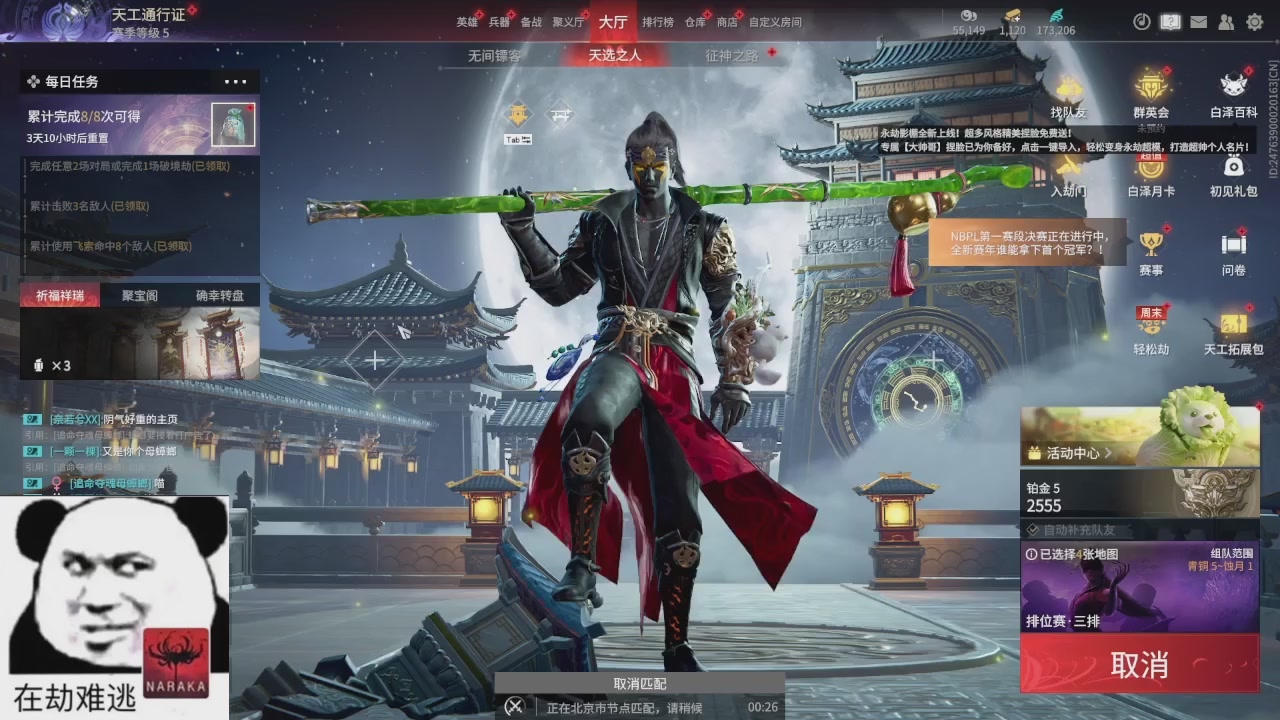Open the 商店 shop

pyautogui.click(x=727, y=22)
